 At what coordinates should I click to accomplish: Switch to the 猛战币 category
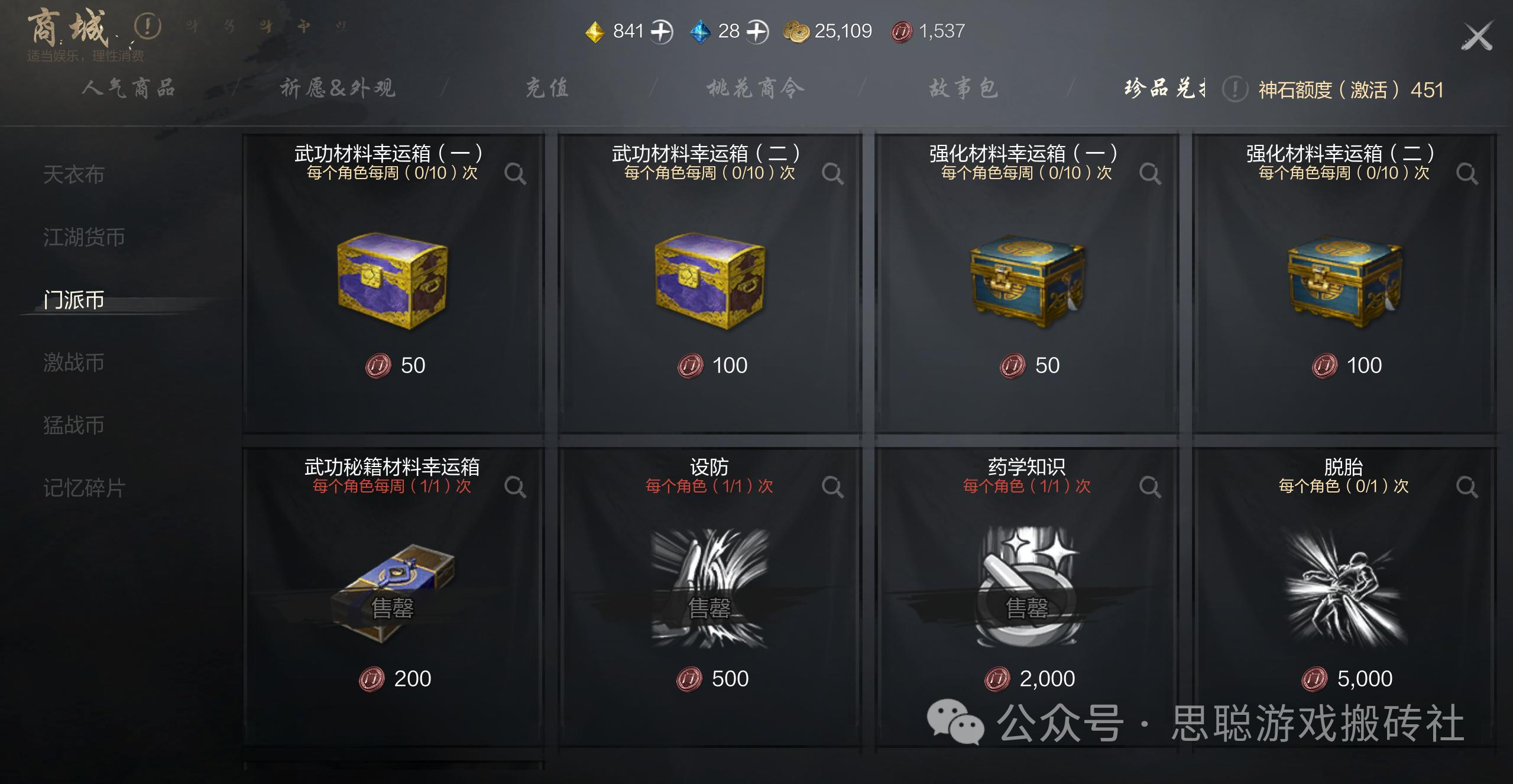pos(74,426)
